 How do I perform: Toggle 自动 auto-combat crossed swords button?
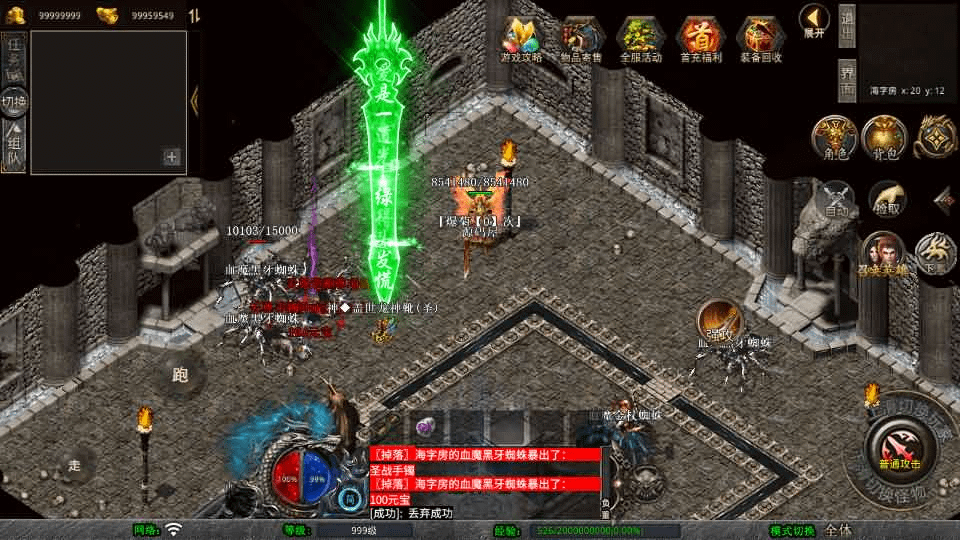[836, 199]
